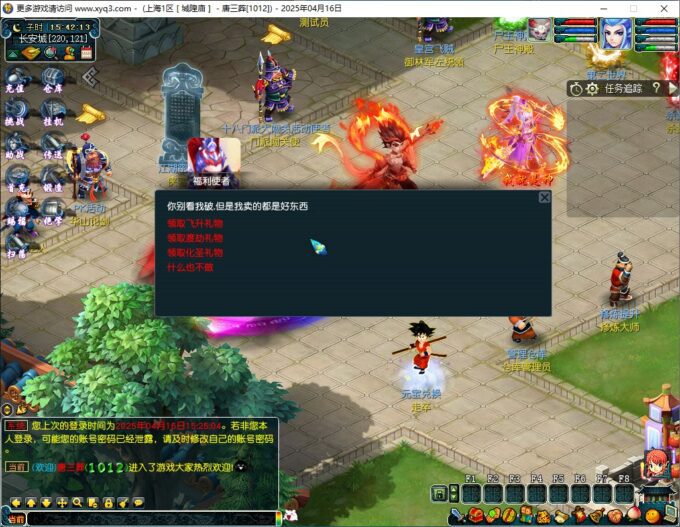Pick the 领取化圣礼物 dialogue option
The height and width of the screenshot is (527, 680).
[x=195, y=253]
